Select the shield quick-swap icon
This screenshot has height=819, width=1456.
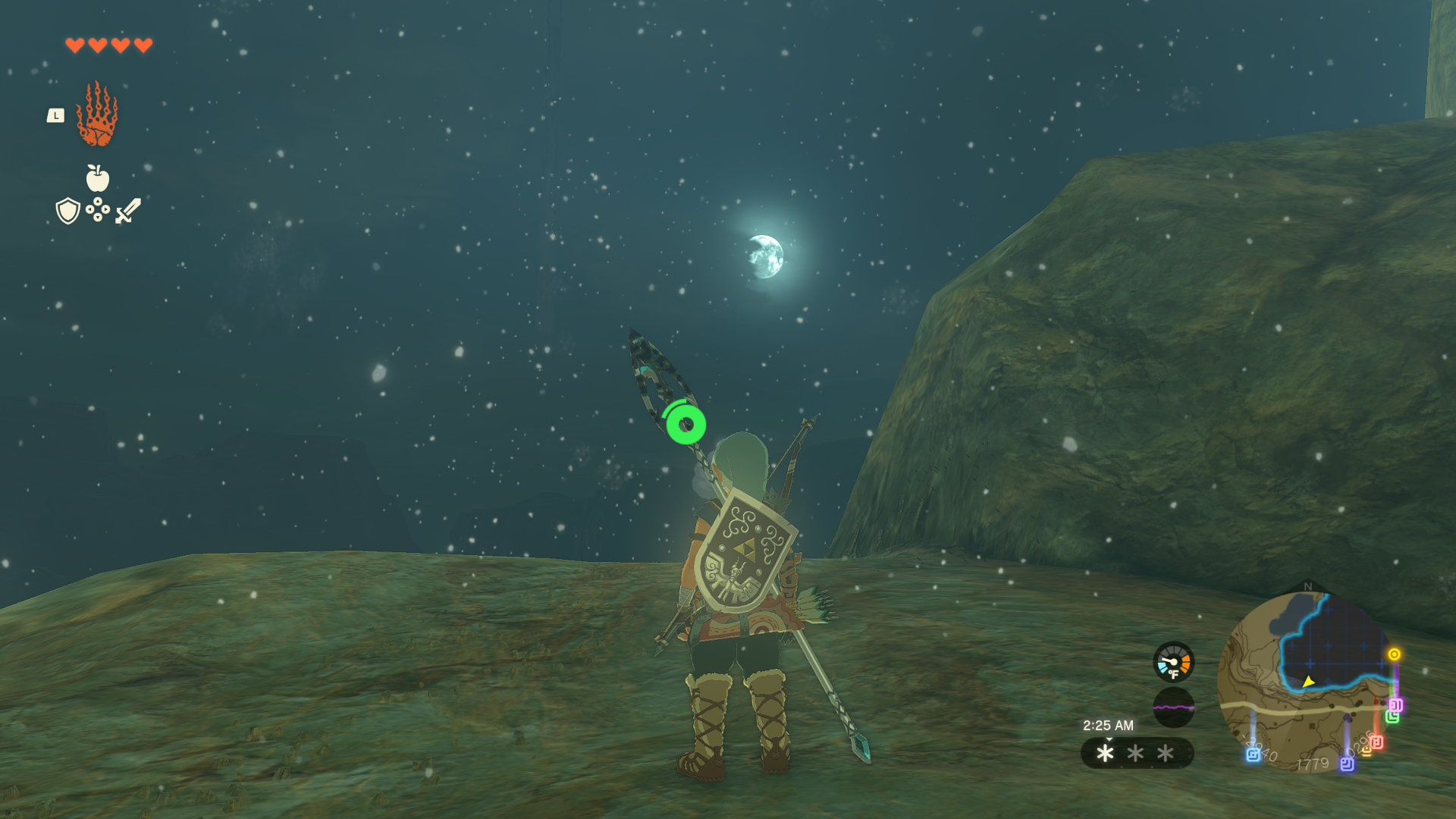point(68,211)
